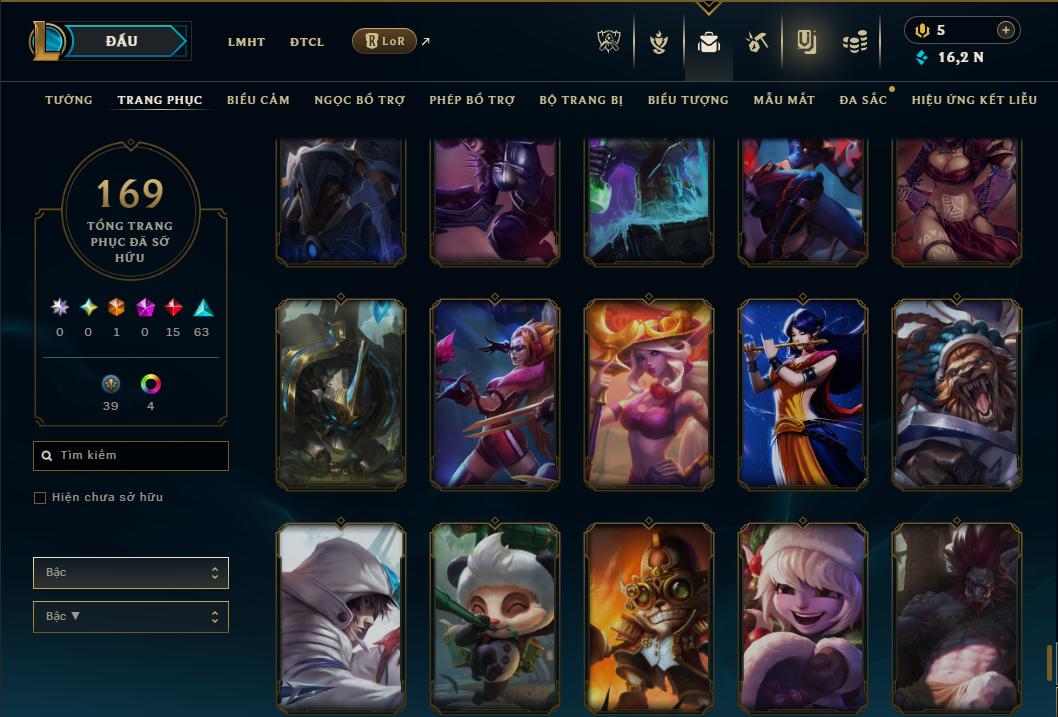
Task: Open the NGỌC BỔ TRỢ tab
Action: (359, 100)
